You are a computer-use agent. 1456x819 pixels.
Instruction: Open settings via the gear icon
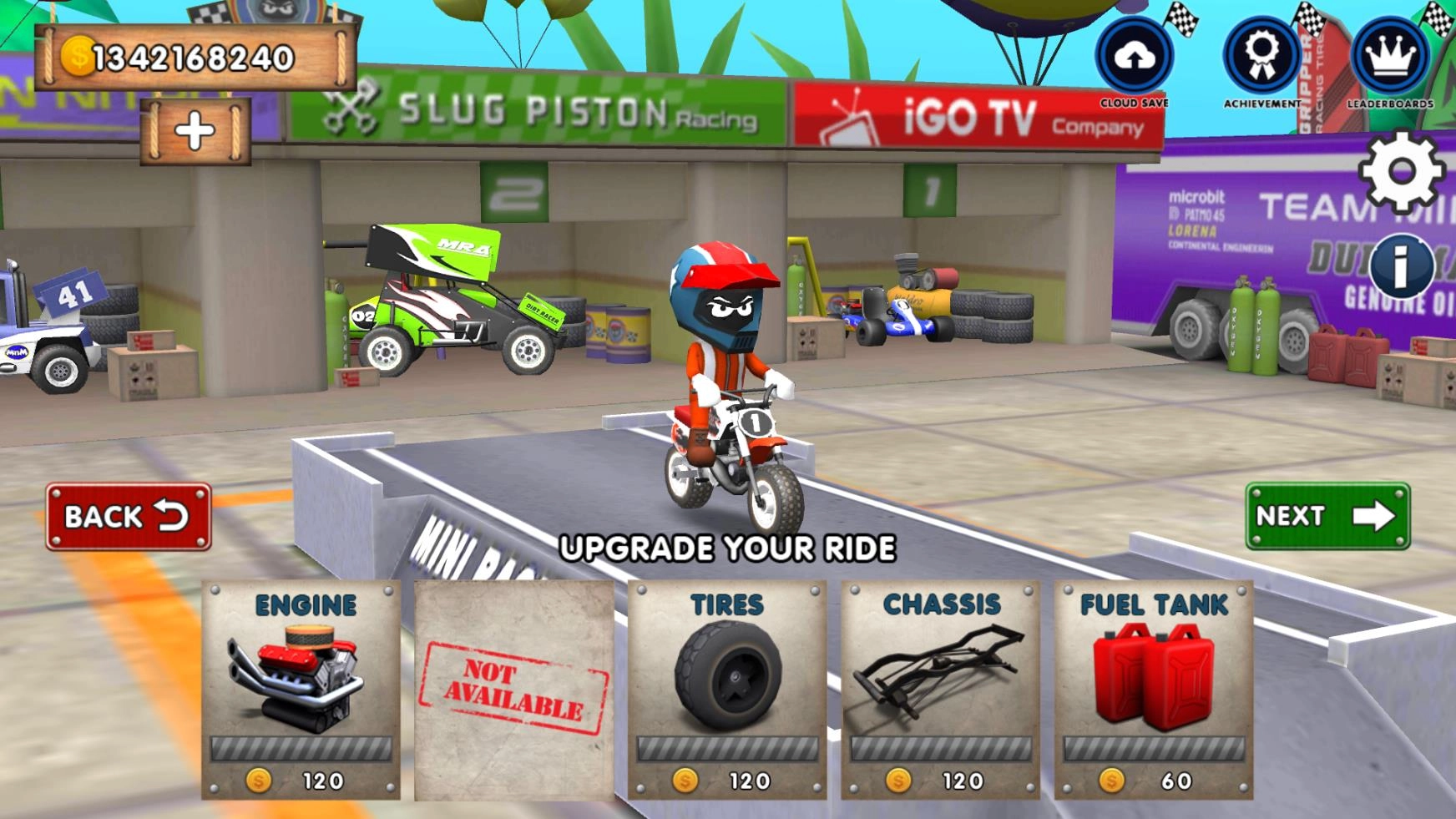1402,172
